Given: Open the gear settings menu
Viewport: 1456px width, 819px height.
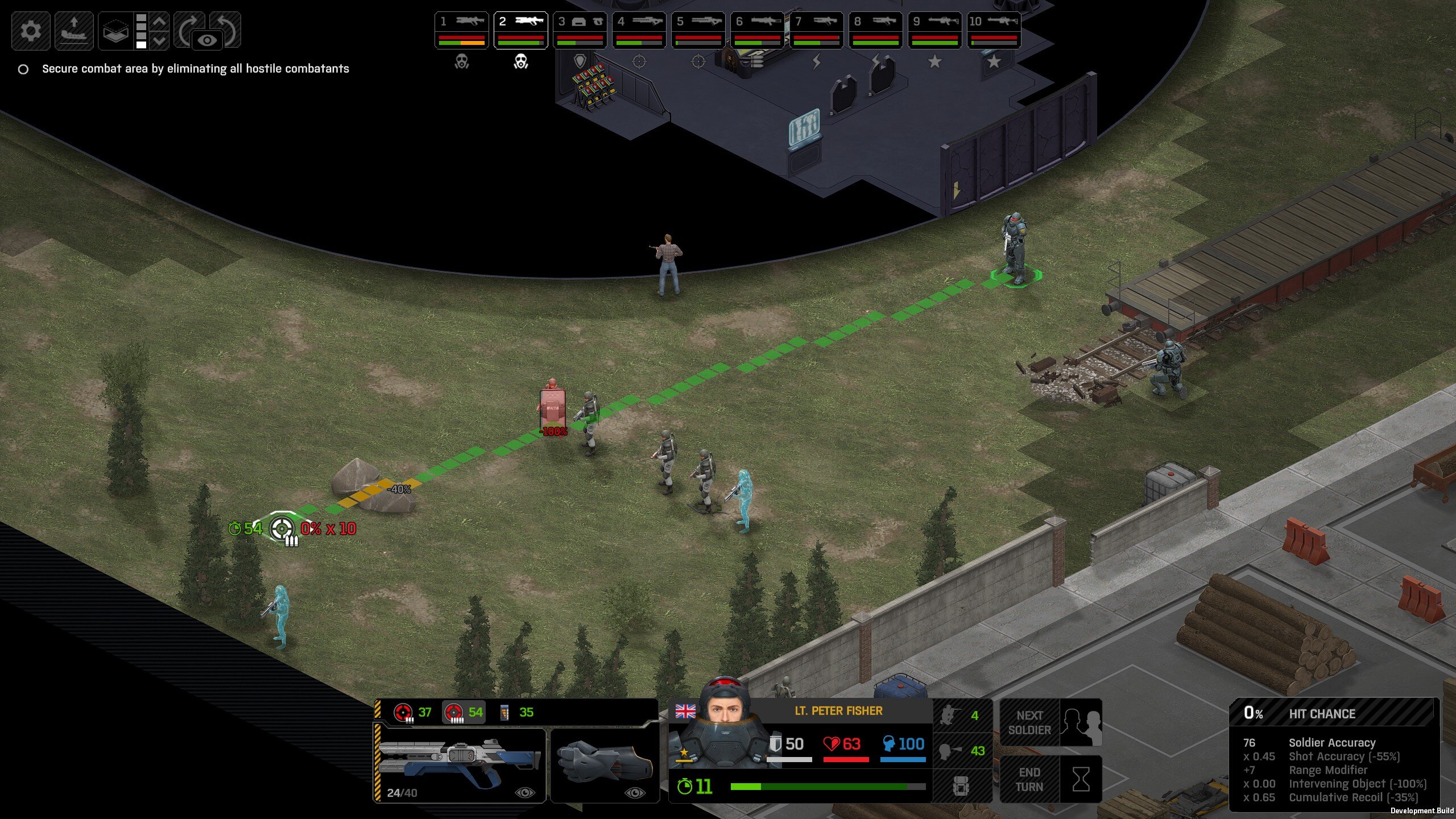Looking at the screenshot, I should click(x=31, y=31).
